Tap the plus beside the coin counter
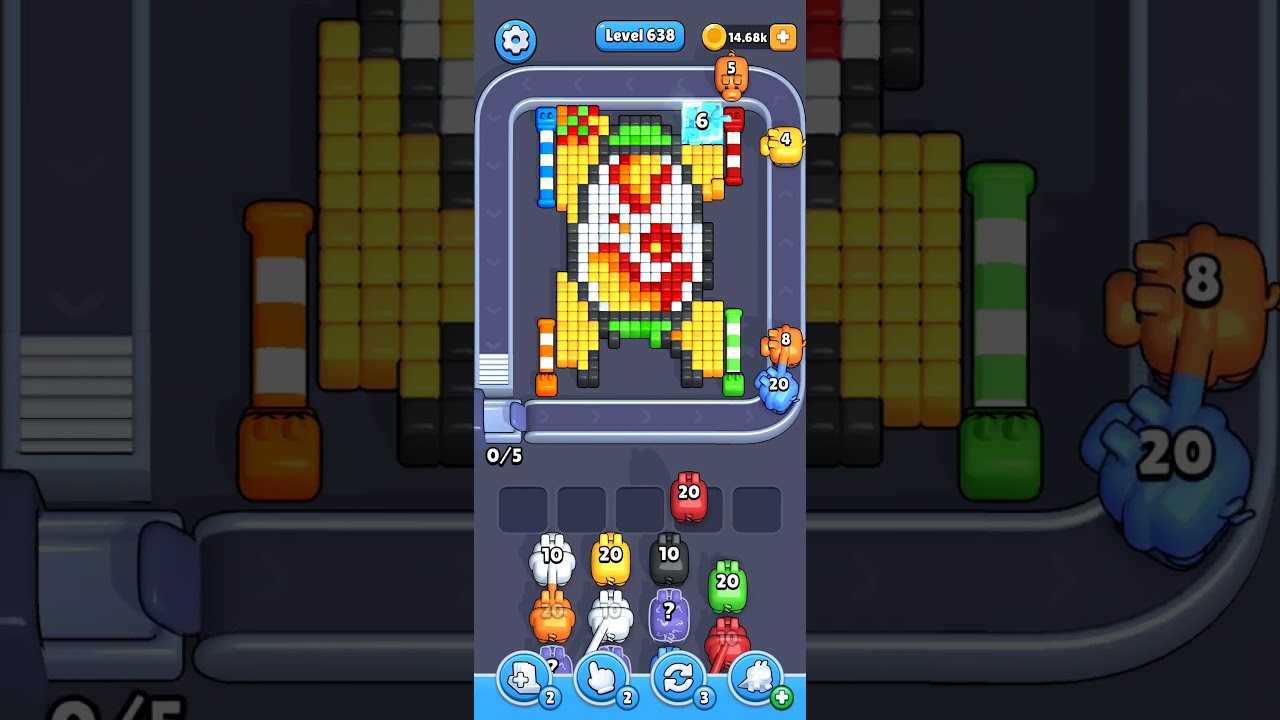This screenshot has height=720, width=1280. (783, 37)
